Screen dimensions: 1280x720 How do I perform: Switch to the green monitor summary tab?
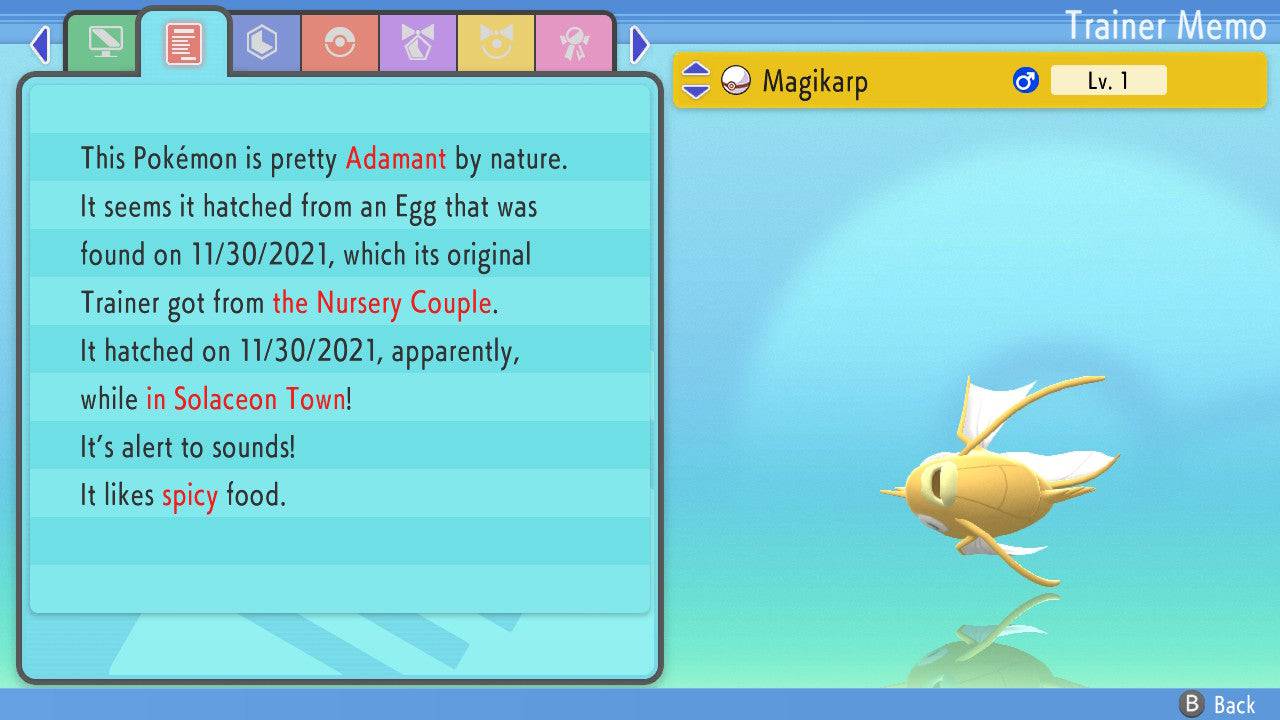[x=104, y=43]
